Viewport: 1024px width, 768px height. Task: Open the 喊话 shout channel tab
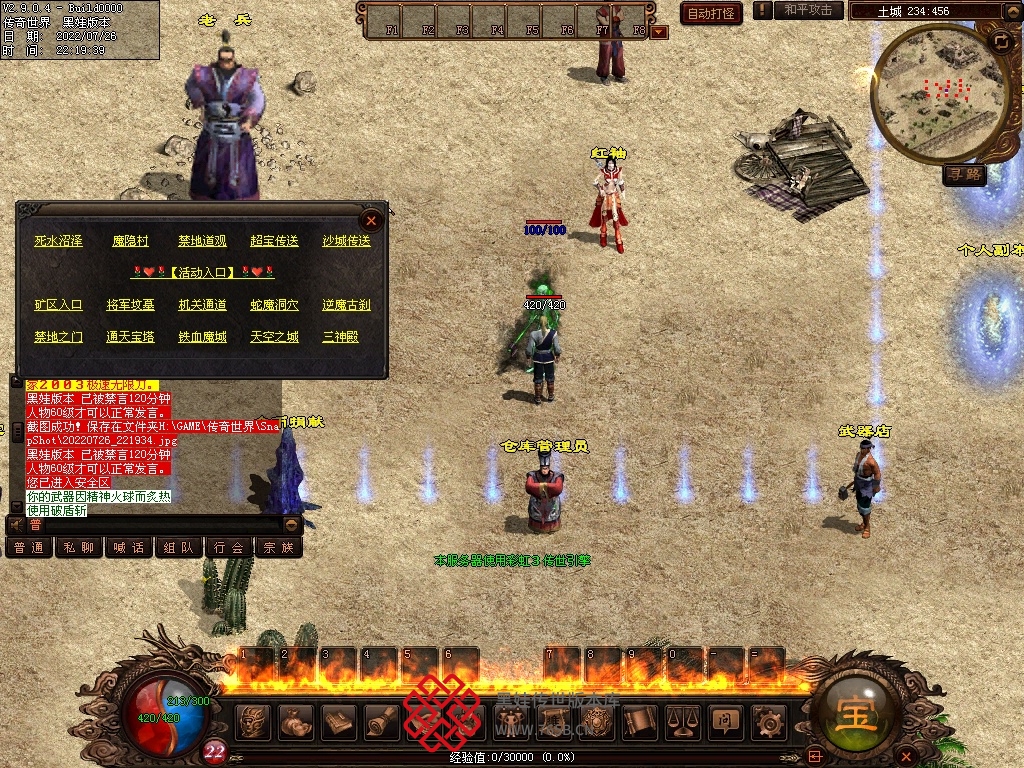(129, 548)
